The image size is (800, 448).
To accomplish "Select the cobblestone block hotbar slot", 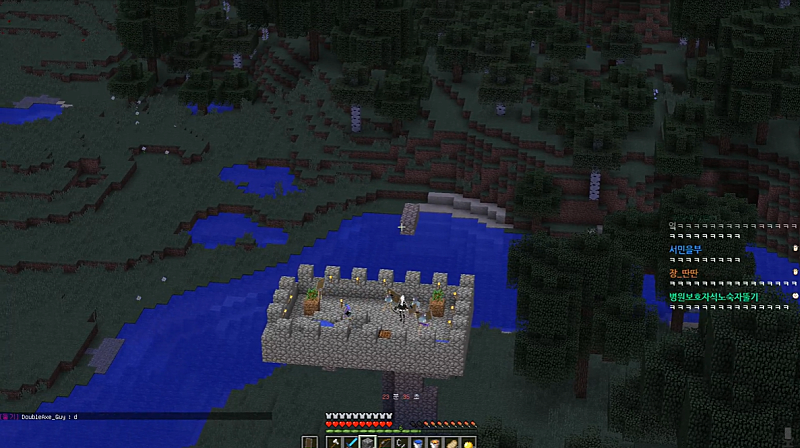I will click(368, 442).
